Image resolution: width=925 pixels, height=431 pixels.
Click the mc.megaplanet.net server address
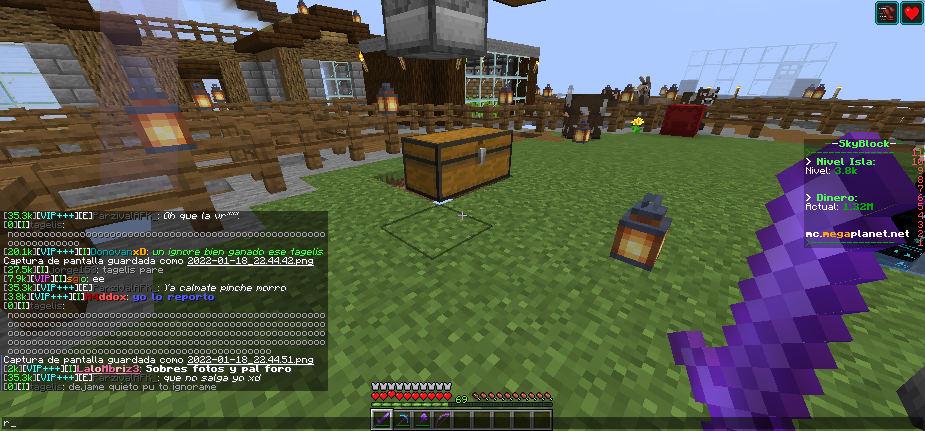tap(858, 233)
